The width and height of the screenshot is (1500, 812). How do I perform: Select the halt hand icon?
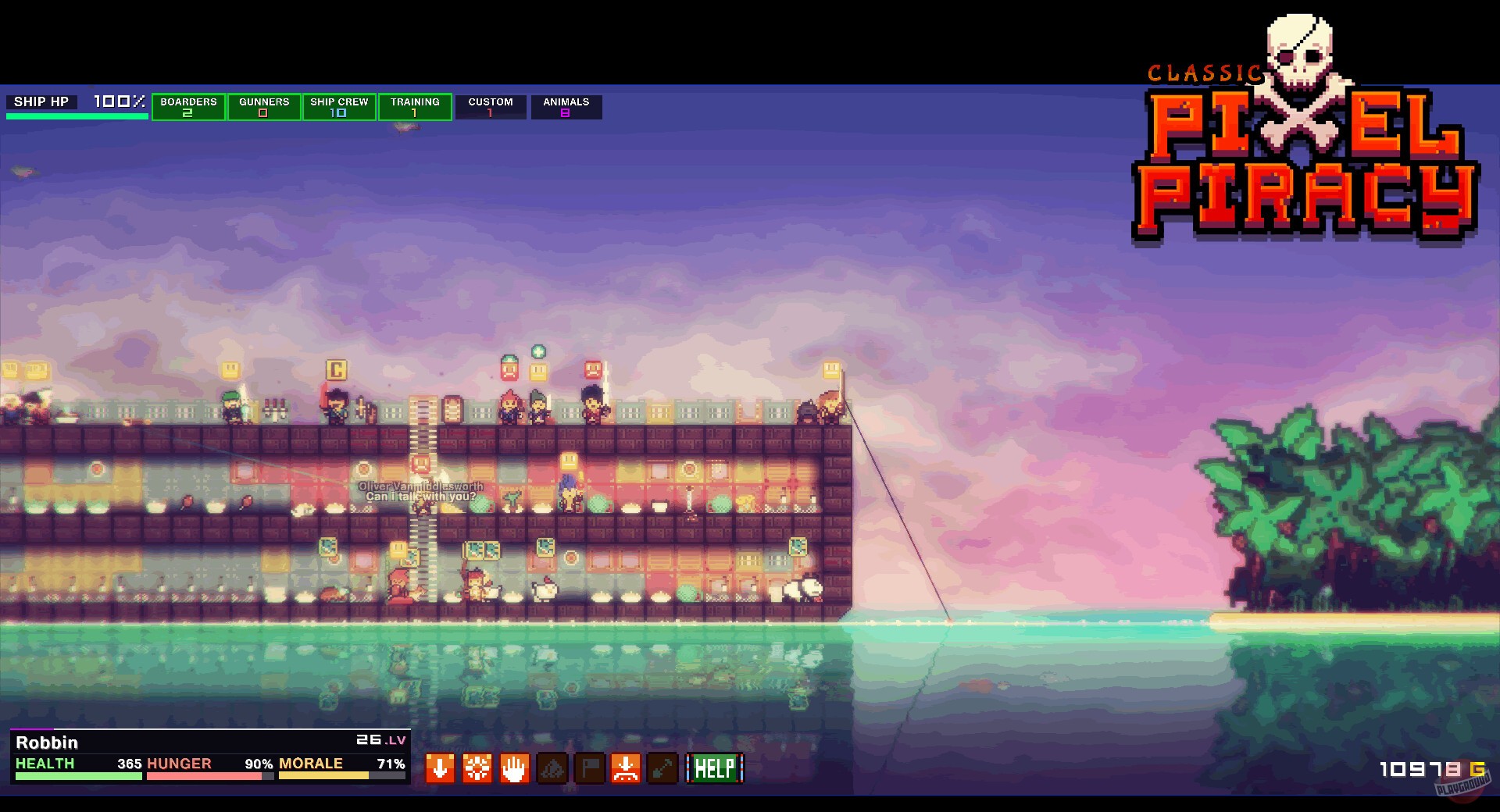(514, 769)
